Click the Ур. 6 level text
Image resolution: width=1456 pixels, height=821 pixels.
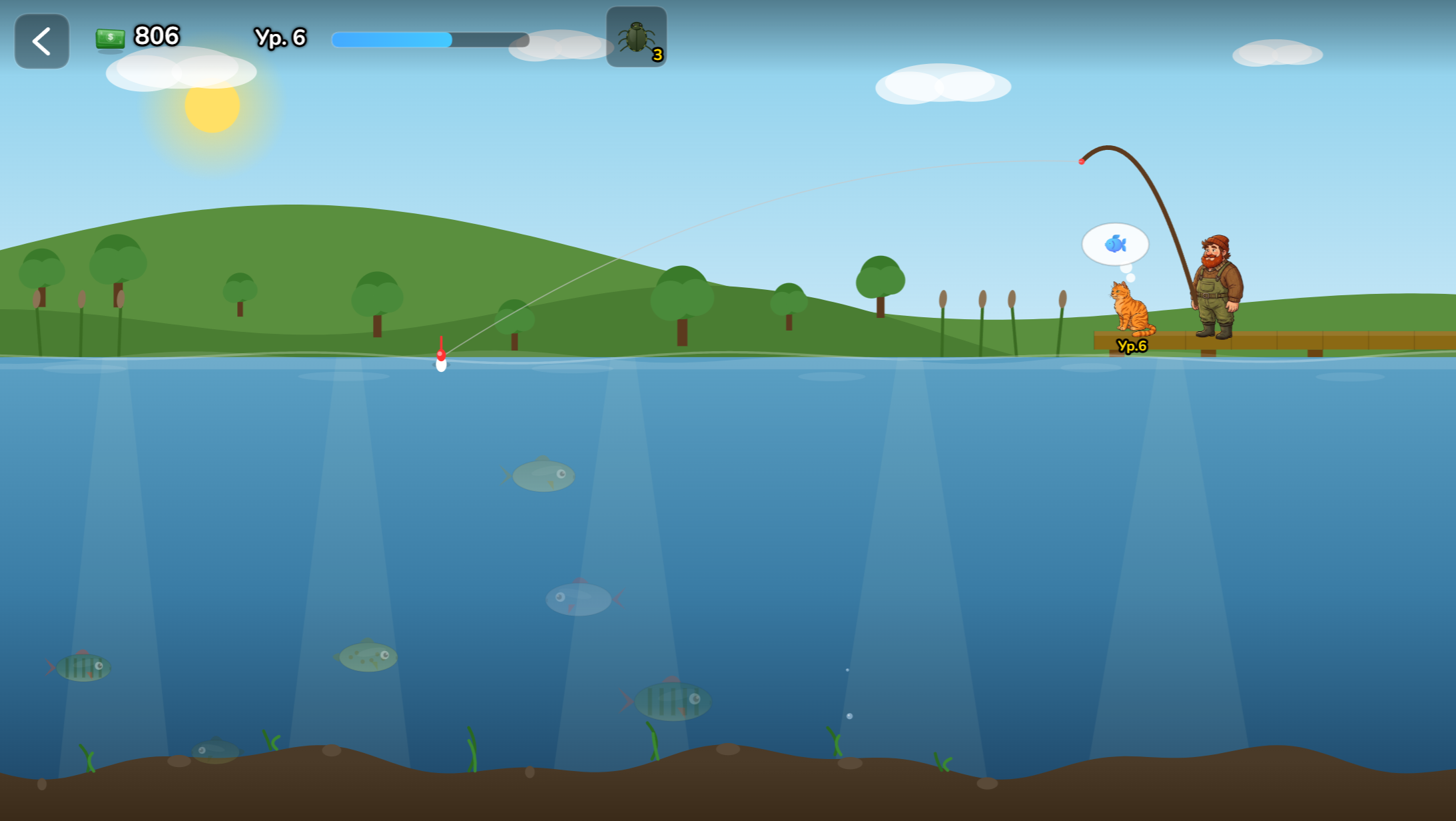click(280, 38)
